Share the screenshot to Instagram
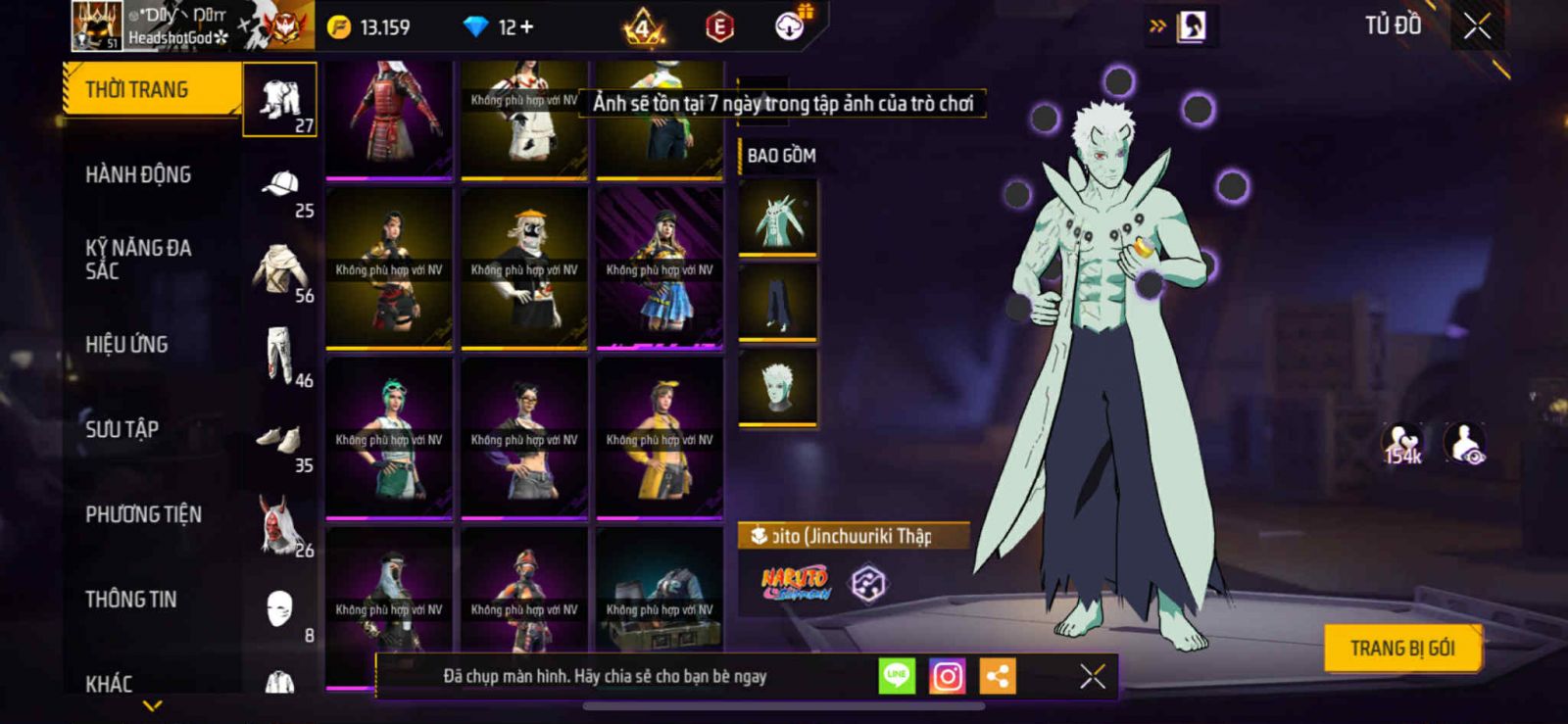1568x724 pixels. [947, 676]
